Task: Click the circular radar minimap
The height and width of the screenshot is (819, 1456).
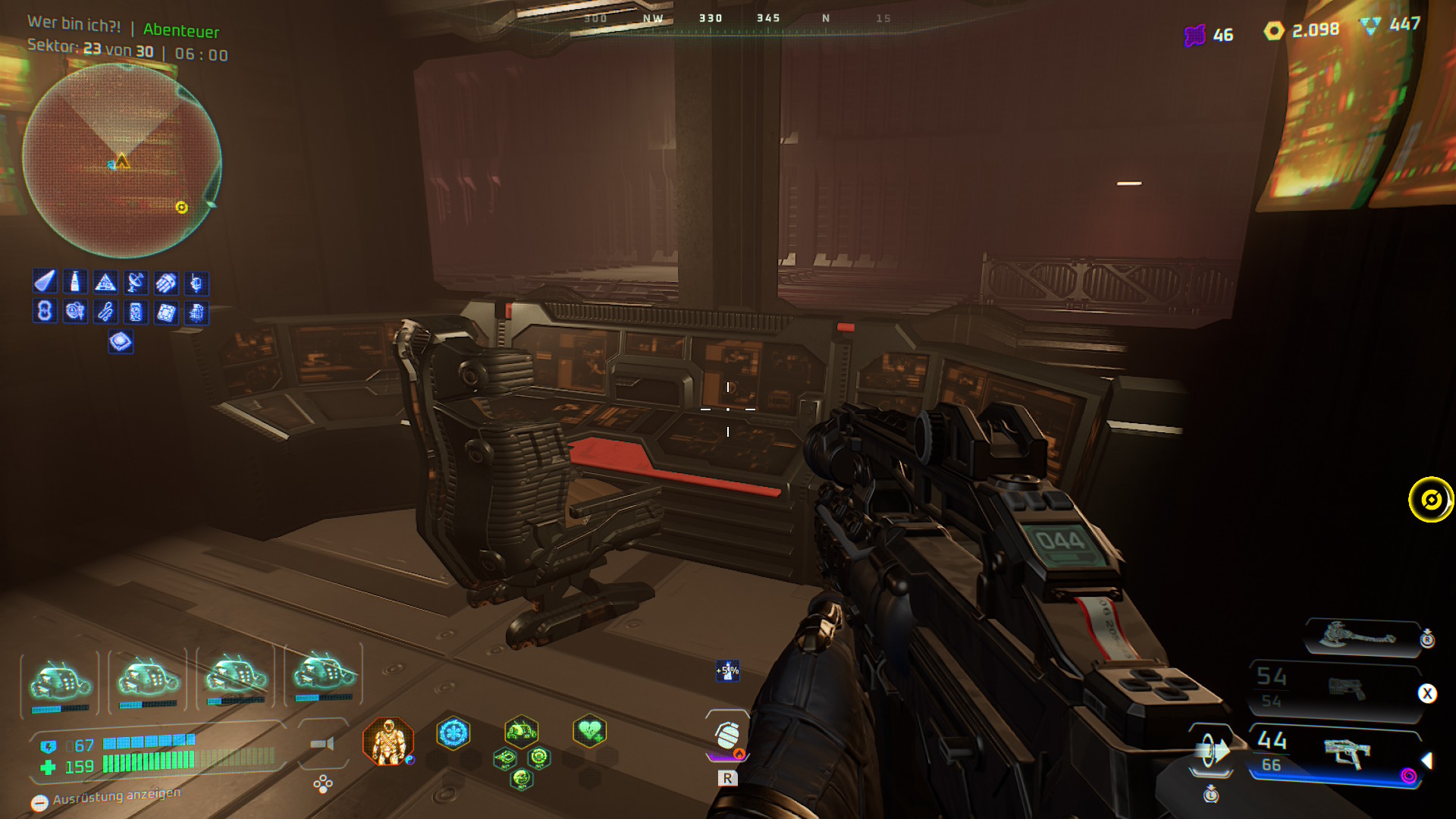Action: pos(121,161)
